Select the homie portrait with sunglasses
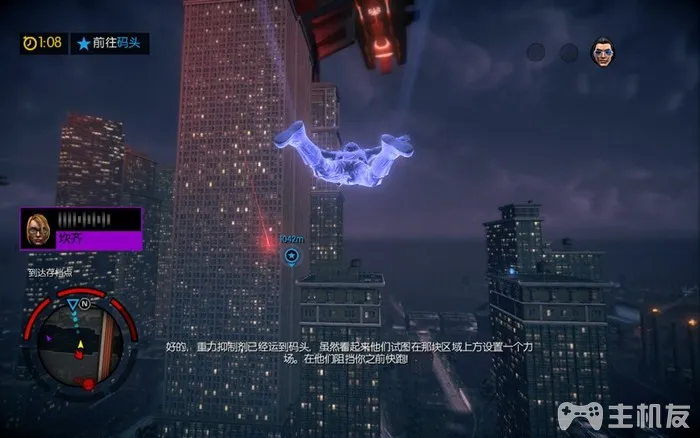 point(602,51)
